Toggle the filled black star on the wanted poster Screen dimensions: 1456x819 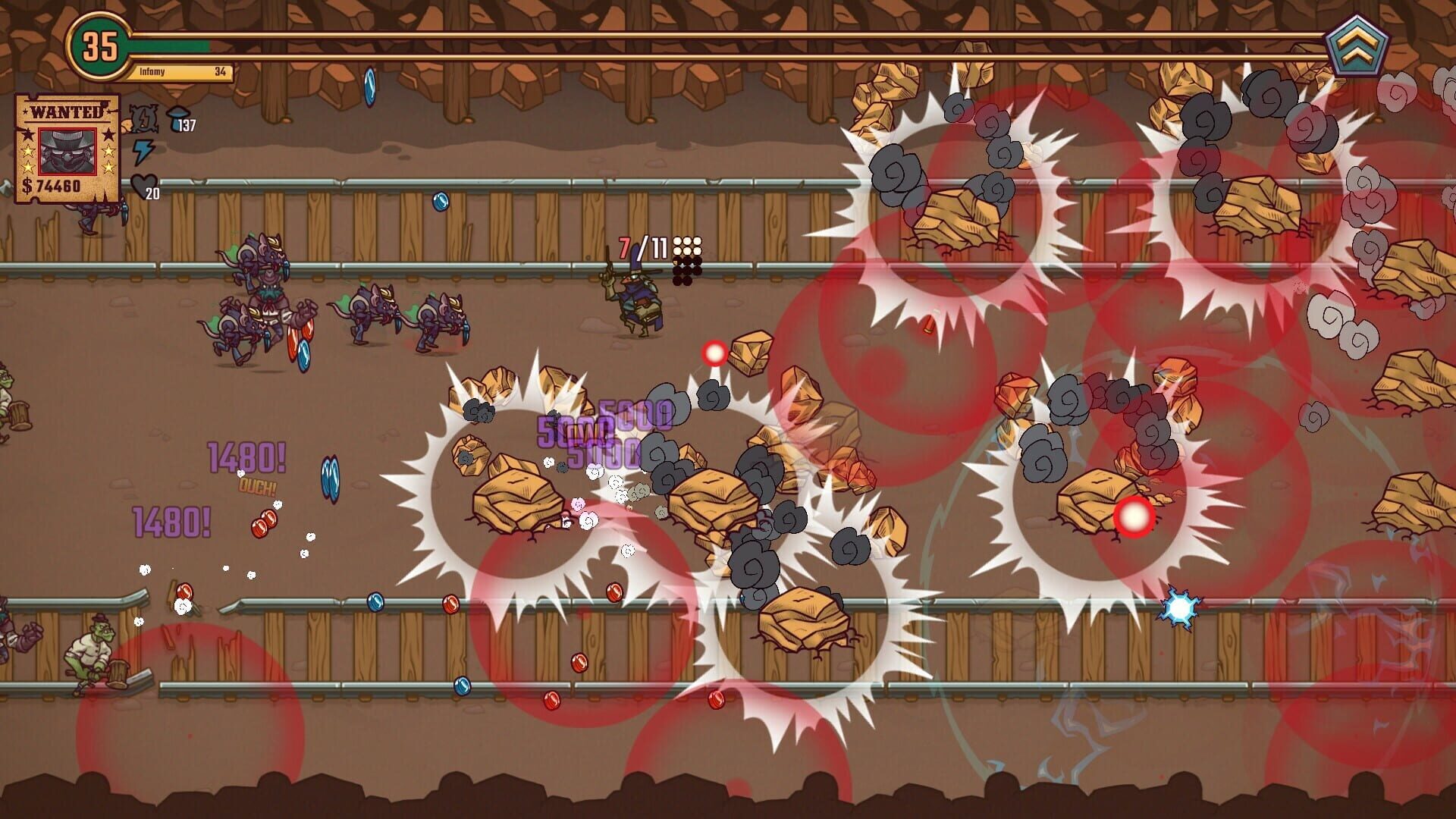pos(109,136)
